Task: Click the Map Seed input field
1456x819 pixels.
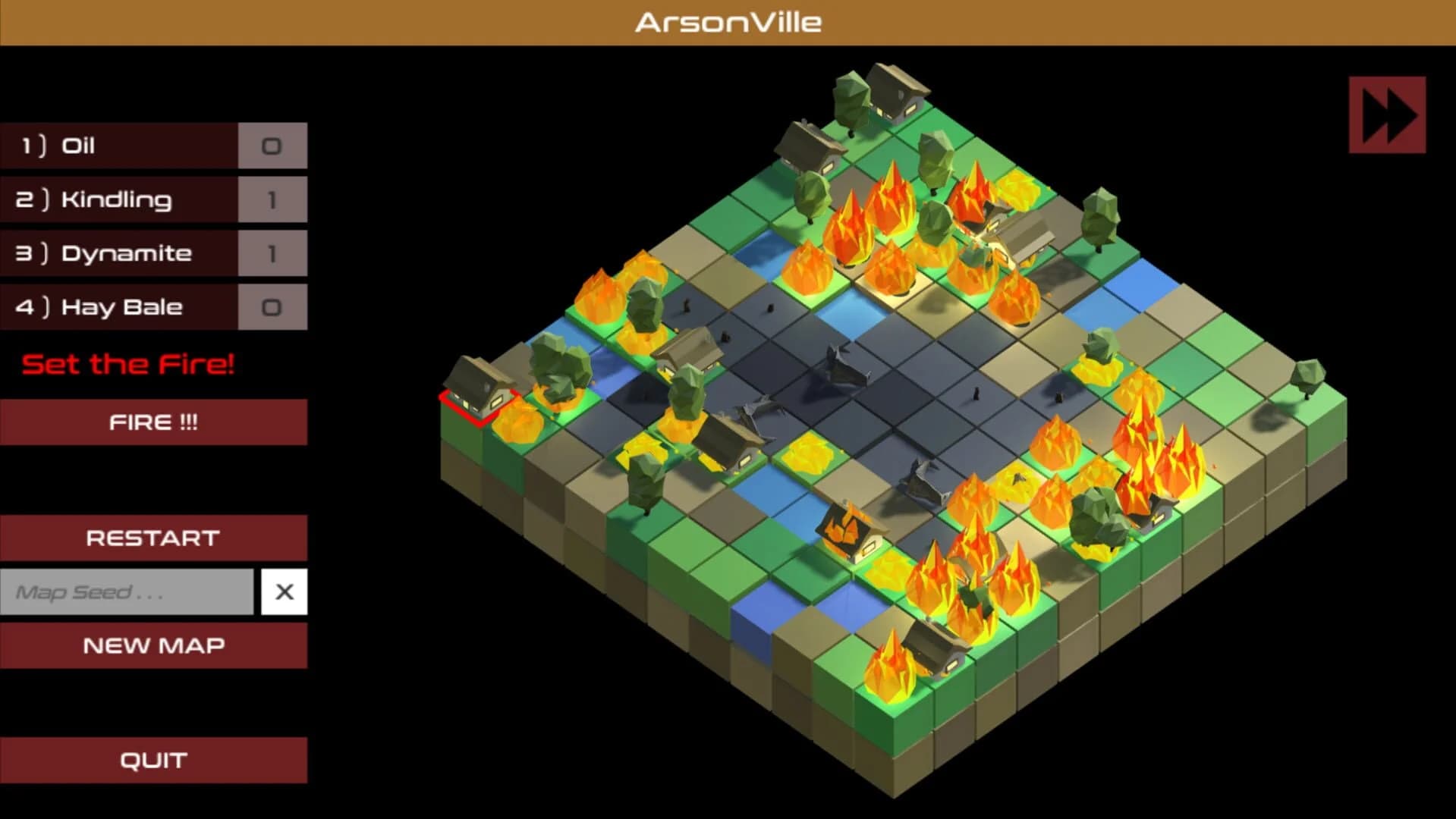Action: [x=125, y=591]
